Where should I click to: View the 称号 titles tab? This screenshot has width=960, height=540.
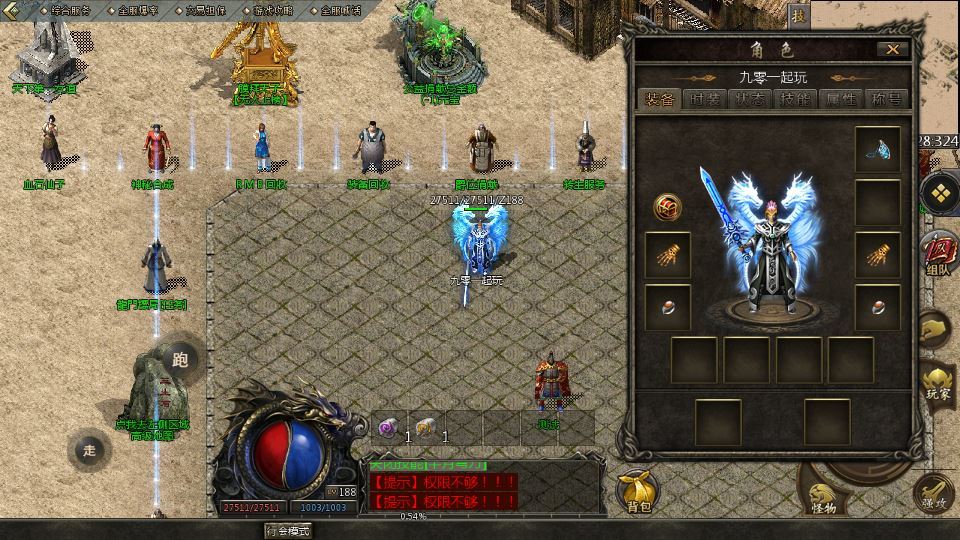pos(886,99)
